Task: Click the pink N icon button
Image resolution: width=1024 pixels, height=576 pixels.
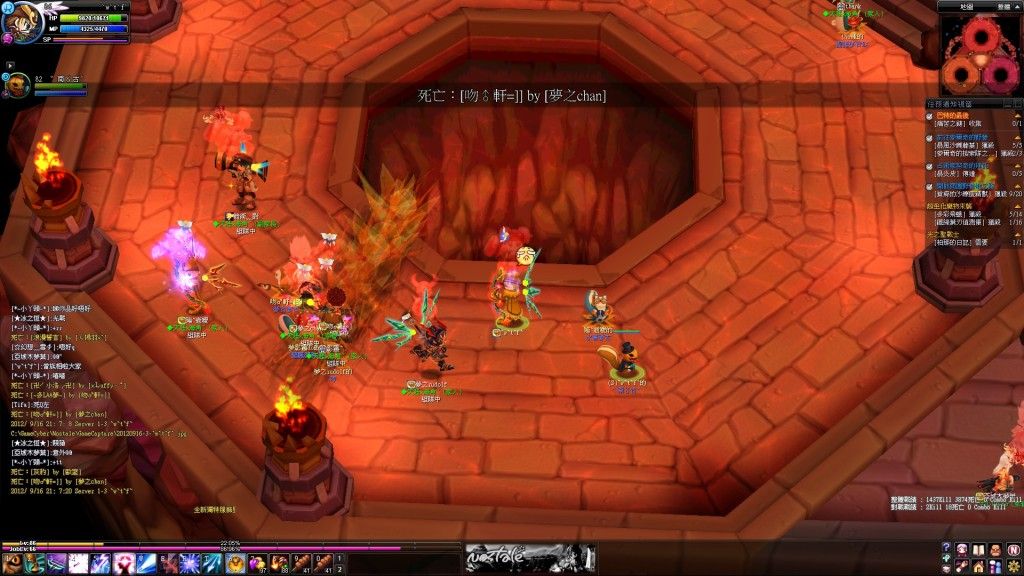Action: (x=1013, y=548)
